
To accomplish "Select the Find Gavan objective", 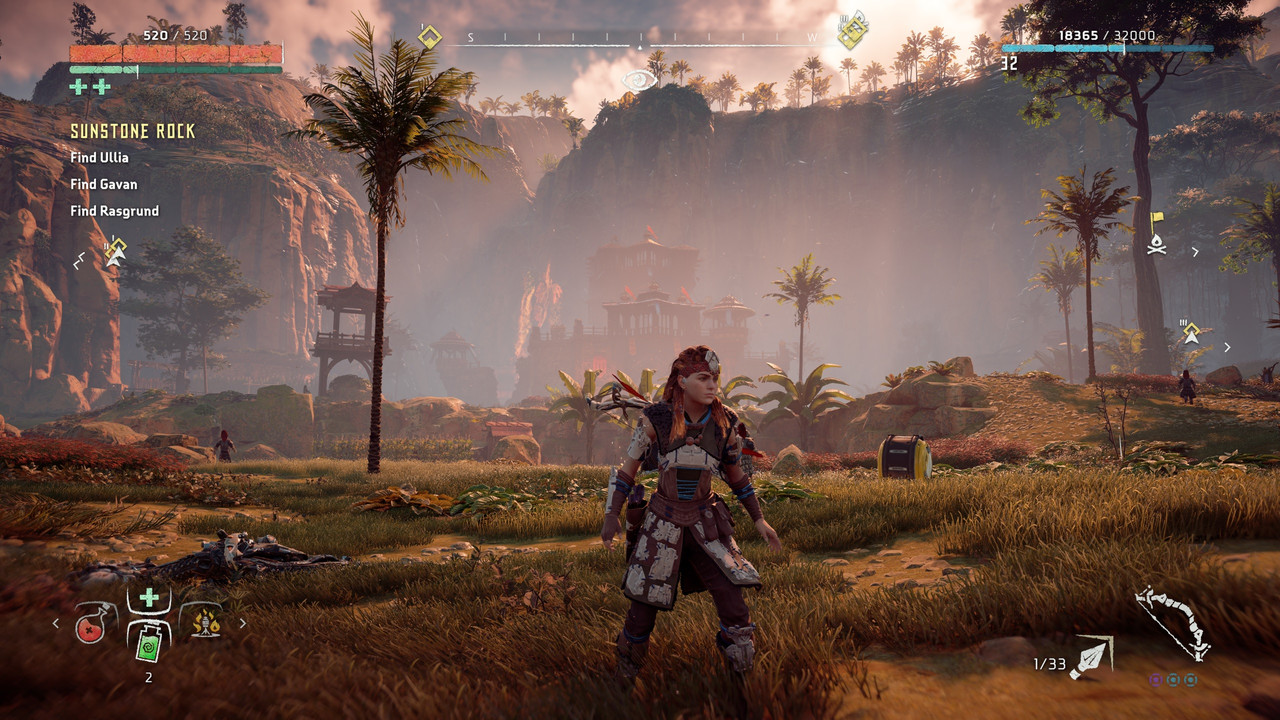I will click(103, 184).
